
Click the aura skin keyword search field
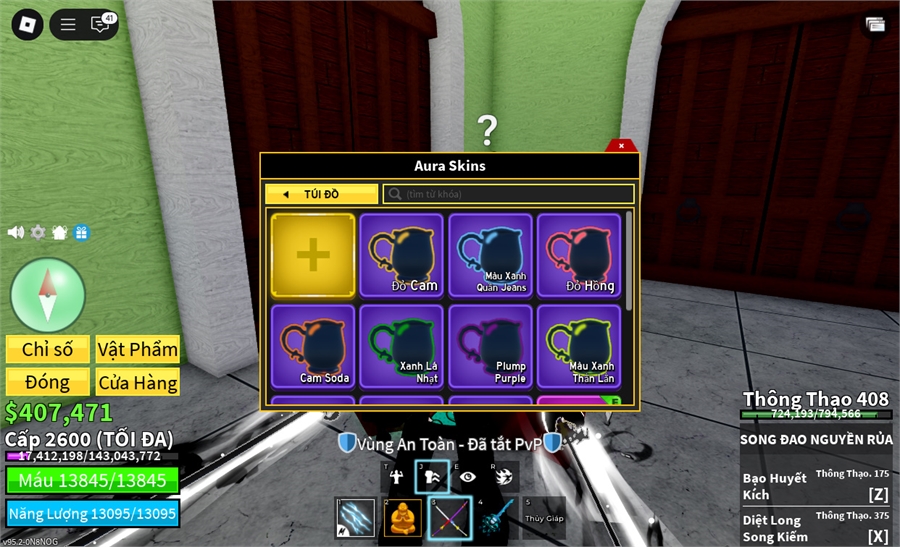[x=510, y=194]
